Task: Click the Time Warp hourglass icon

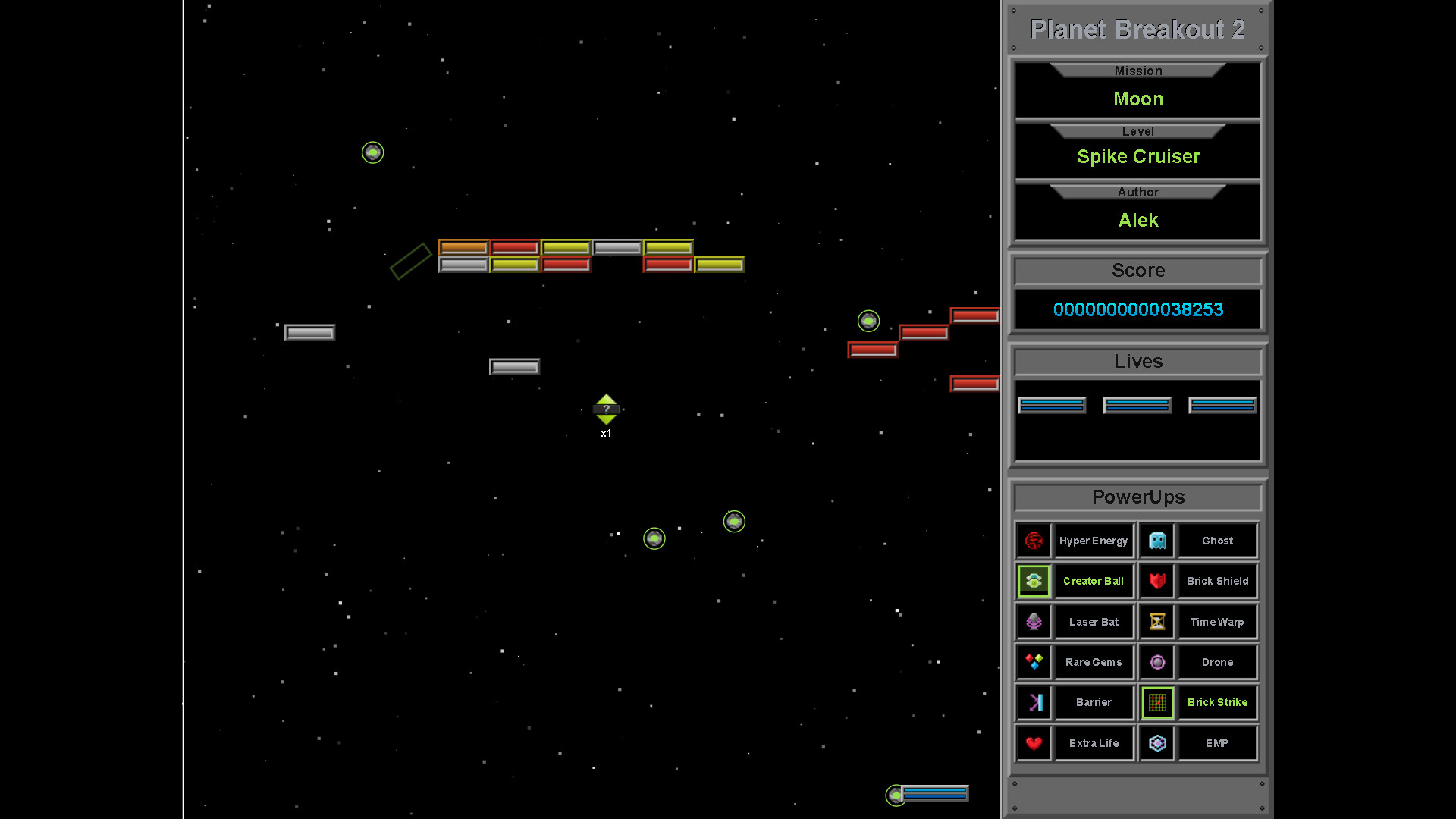Action: (x=1156, y=621)
